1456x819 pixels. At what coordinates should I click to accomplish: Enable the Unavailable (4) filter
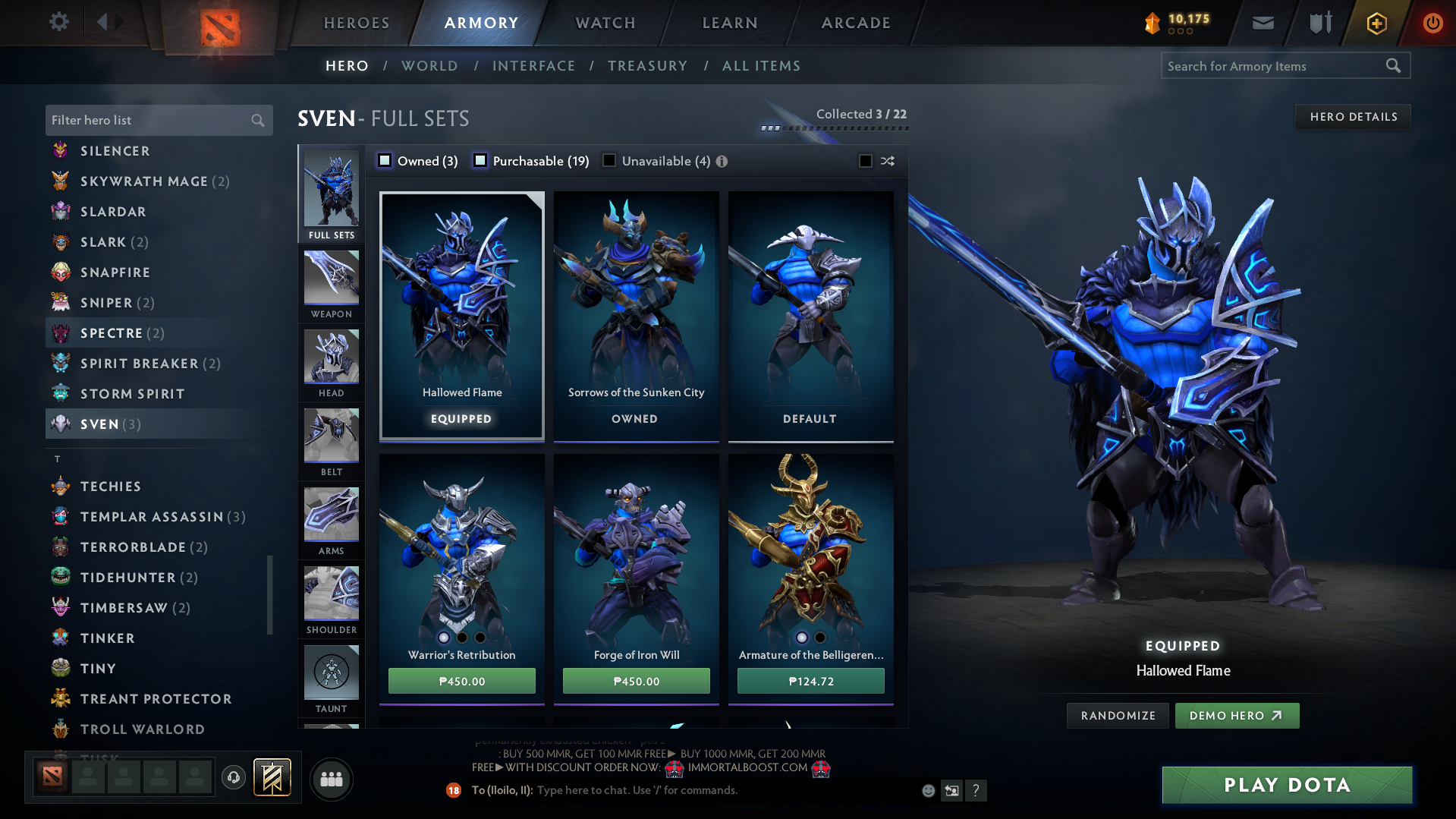click(609, 161)
